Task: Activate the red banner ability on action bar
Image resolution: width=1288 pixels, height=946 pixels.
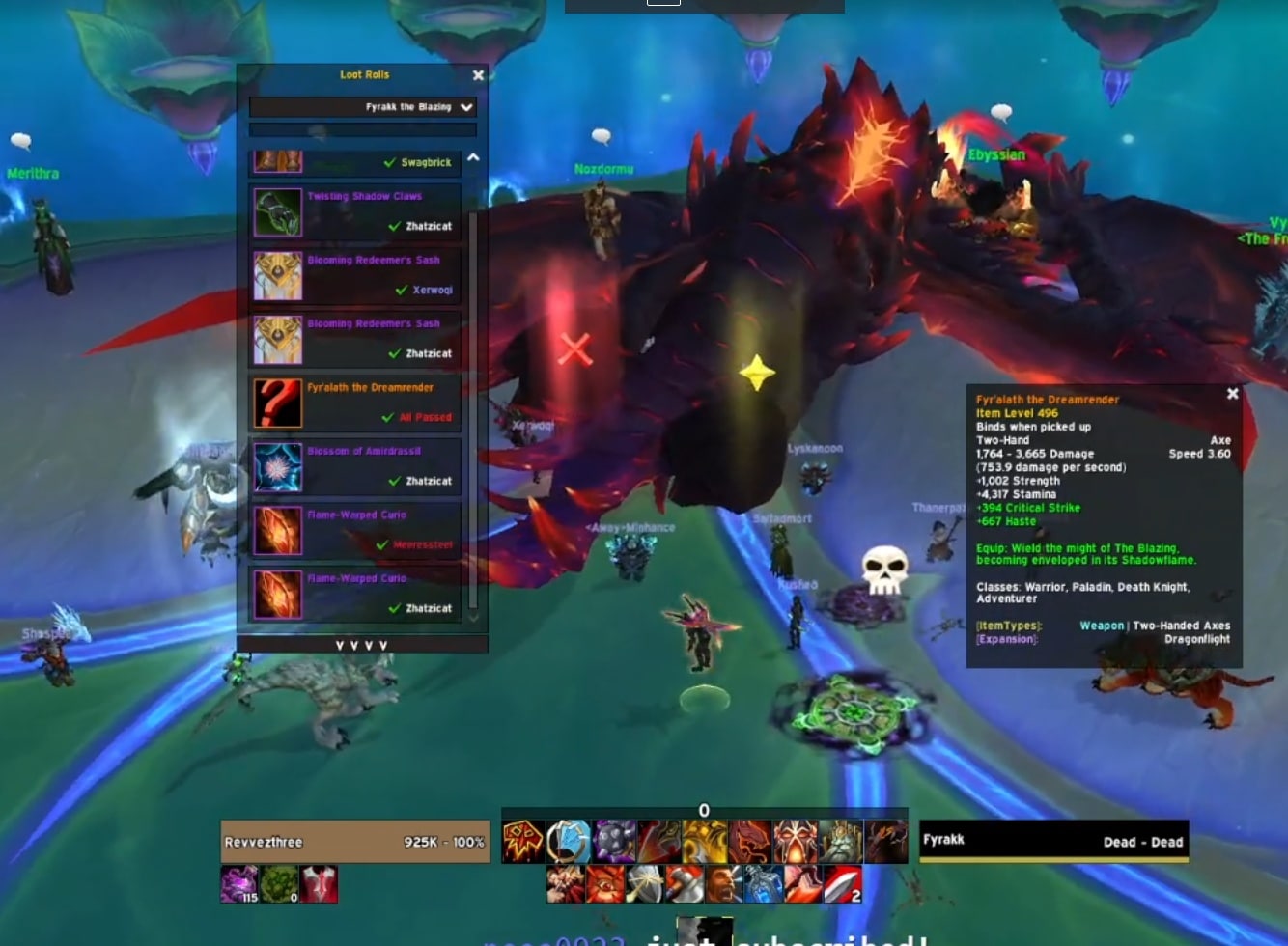Action: [x=523, y=842]
